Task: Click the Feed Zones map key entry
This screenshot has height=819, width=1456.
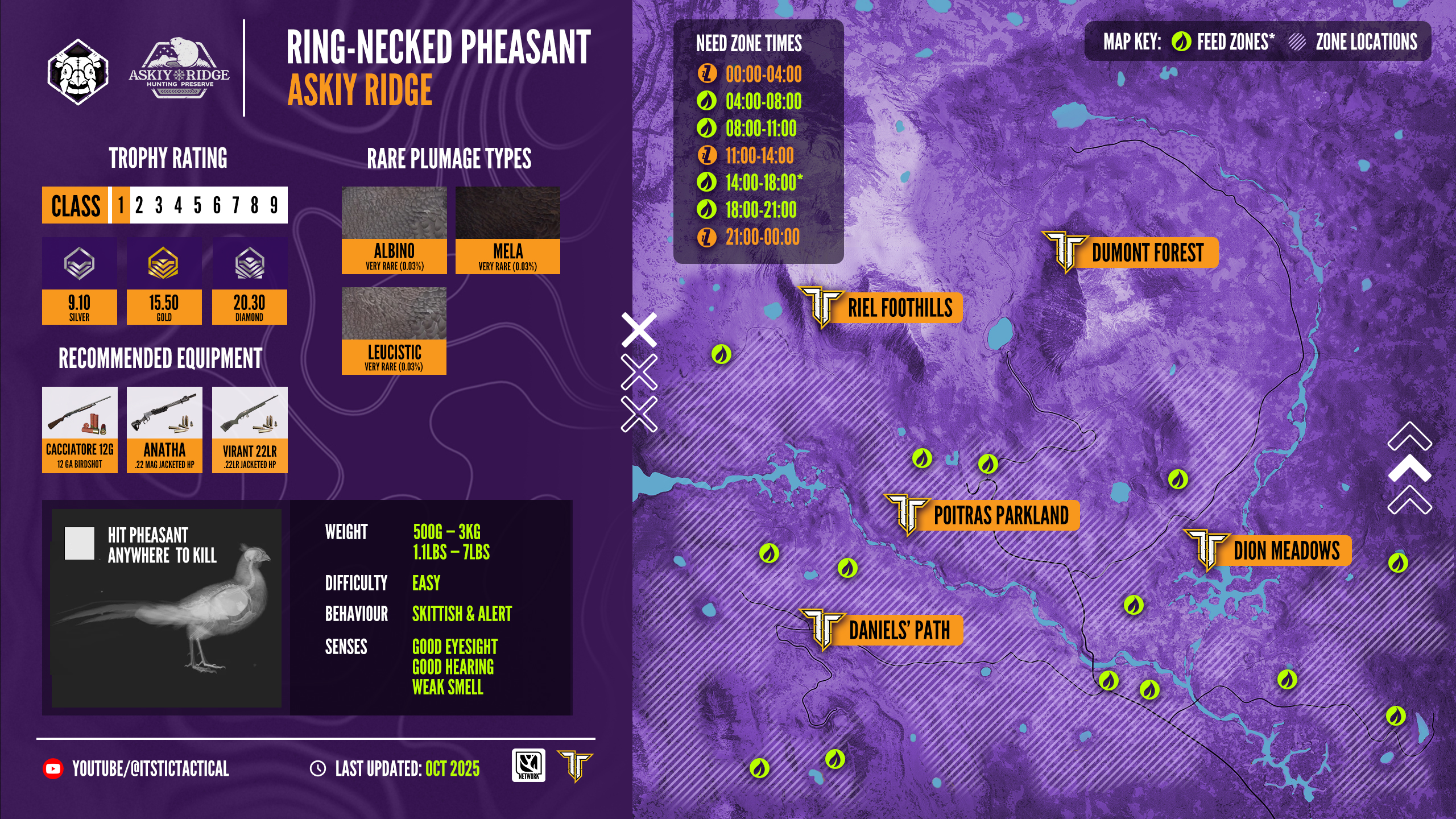Action: click(x=1223, y=42)
